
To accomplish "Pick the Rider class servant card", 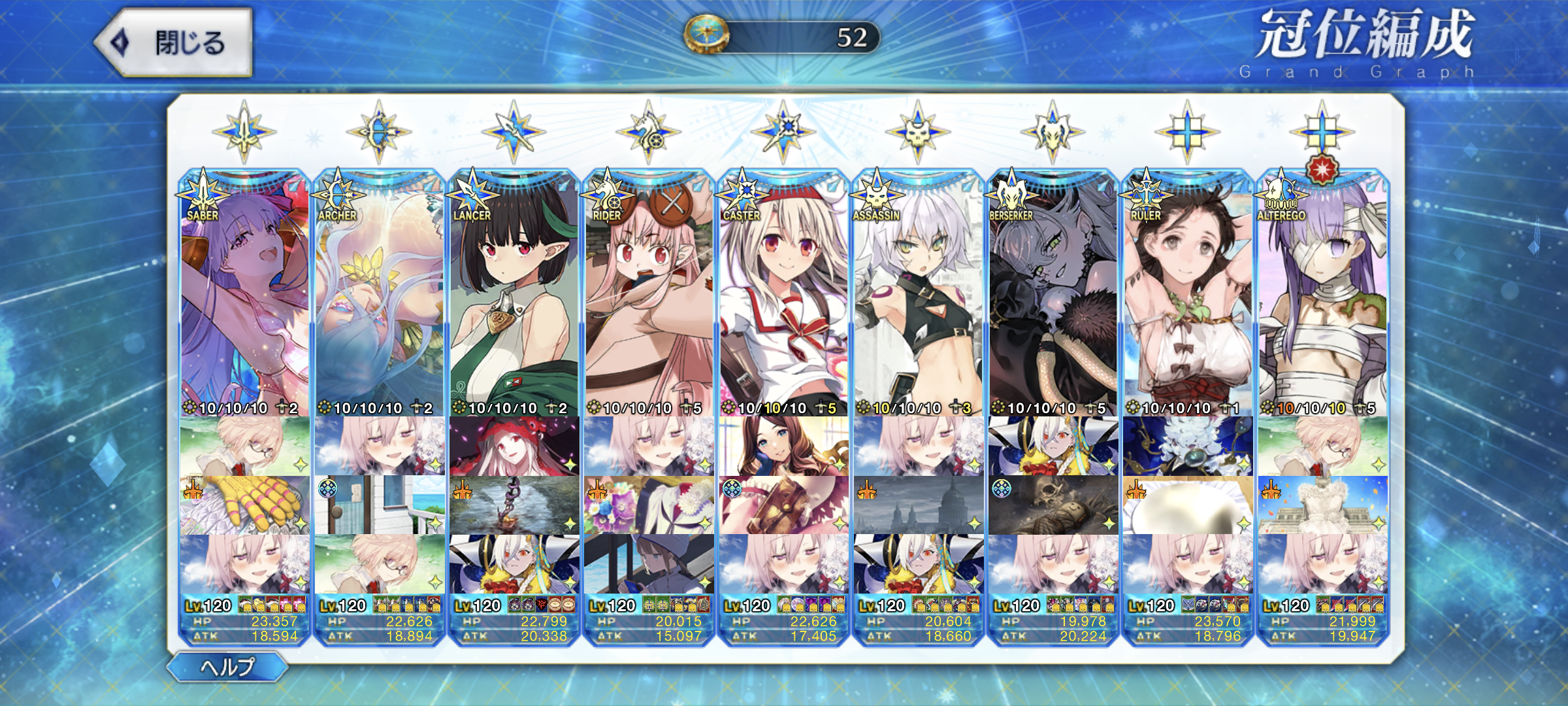I will click(649, 294).
